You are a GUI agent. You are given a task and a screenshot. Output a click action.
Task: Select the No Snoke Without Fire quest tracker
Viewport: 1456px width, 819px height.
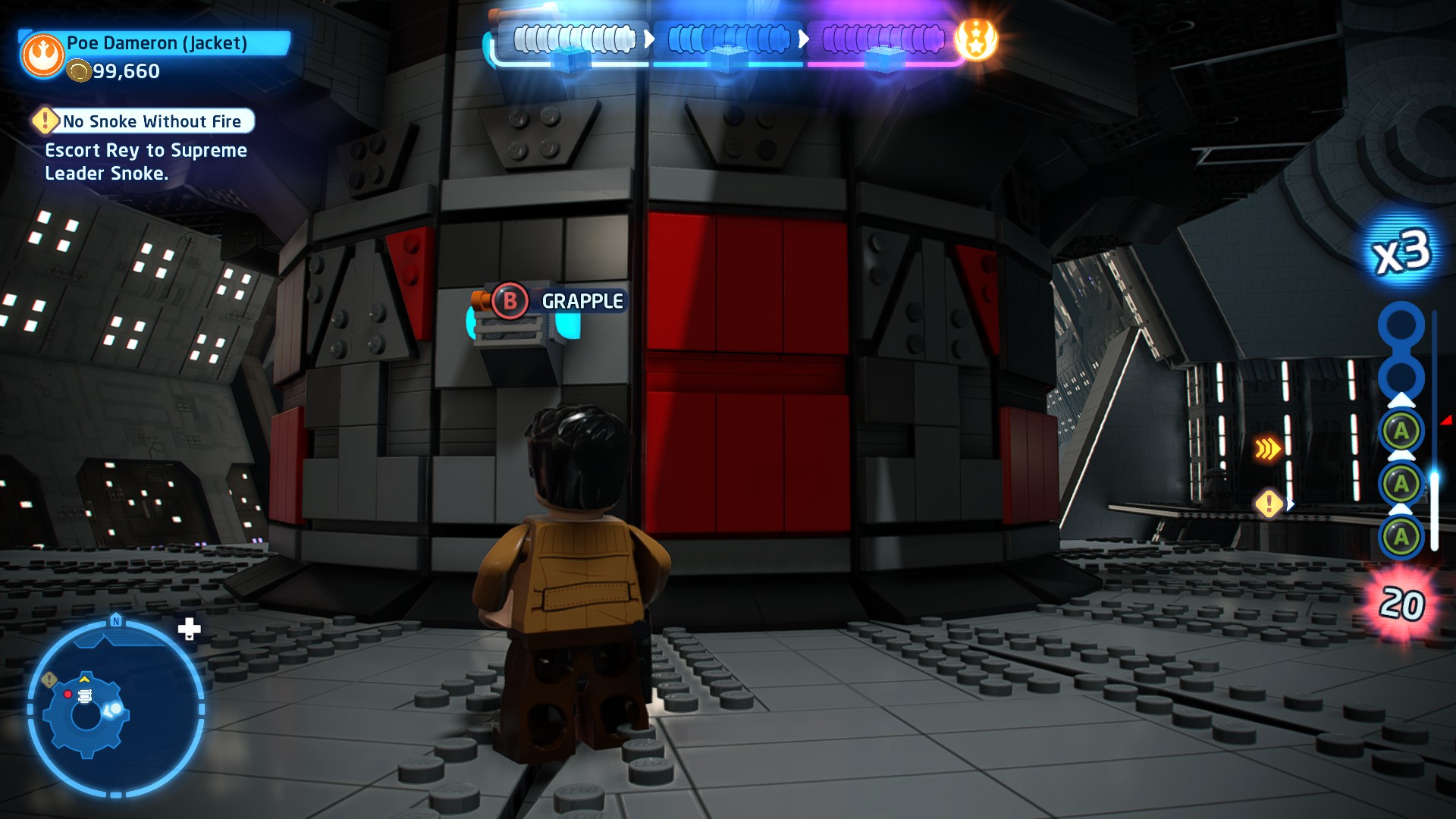143,121
